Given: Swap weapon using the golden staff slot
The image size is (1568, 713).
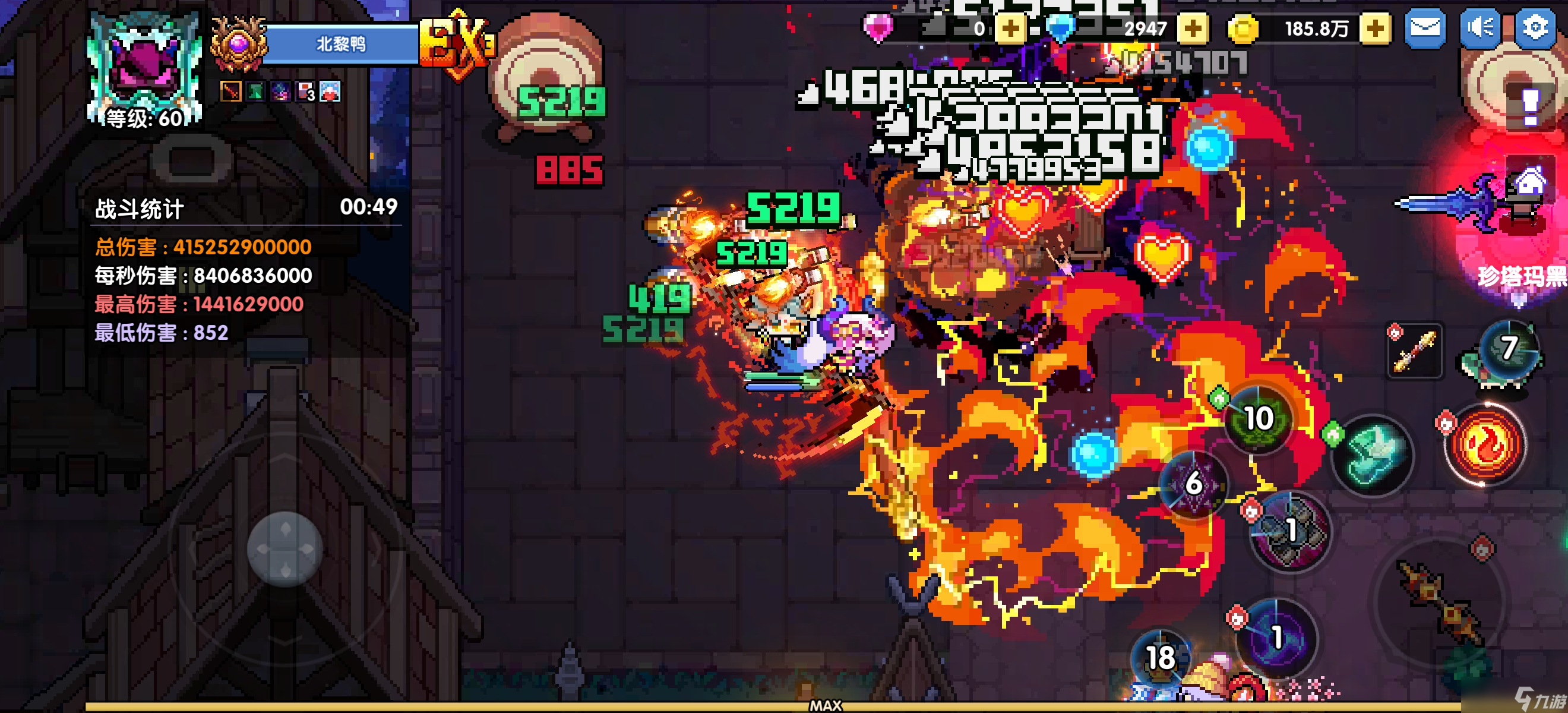Looking at the screenshot, I should pyautogui.click(x=1414, y=351).
